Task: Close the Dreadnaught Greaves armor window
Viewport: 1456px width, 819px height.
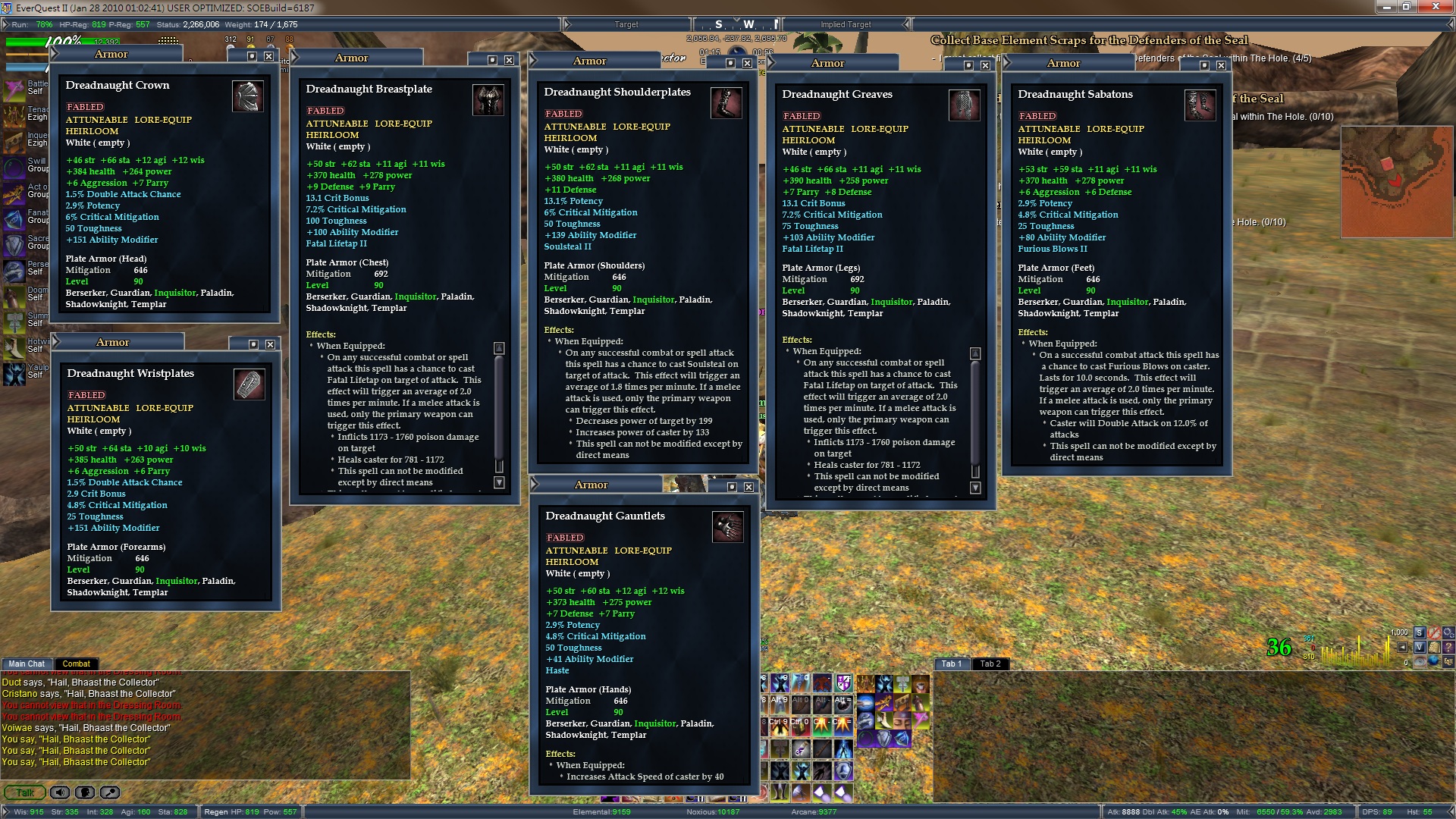Action: coord(985,65)
